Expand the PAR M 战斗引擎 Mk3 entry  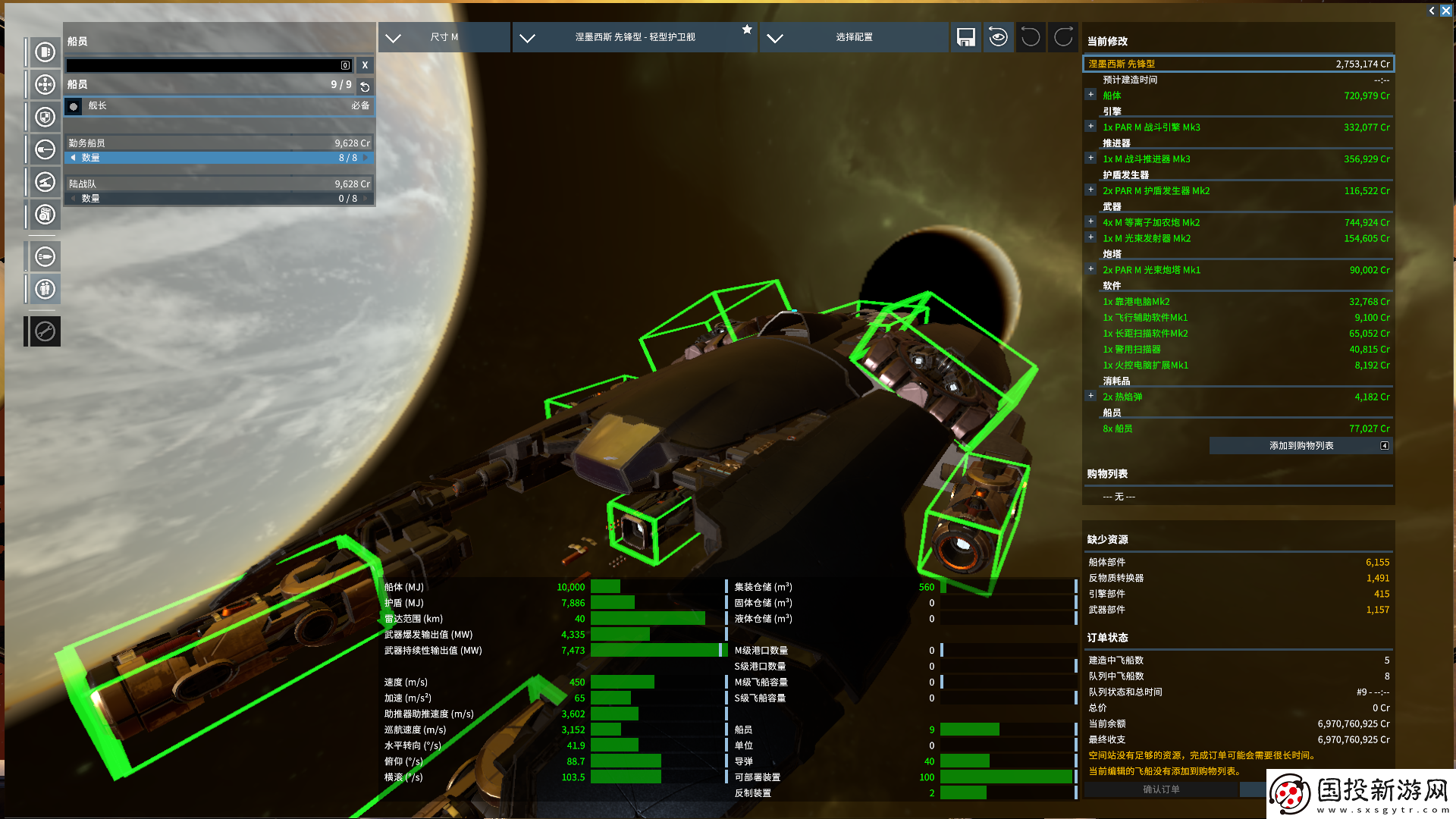[x=1090, y=127]
